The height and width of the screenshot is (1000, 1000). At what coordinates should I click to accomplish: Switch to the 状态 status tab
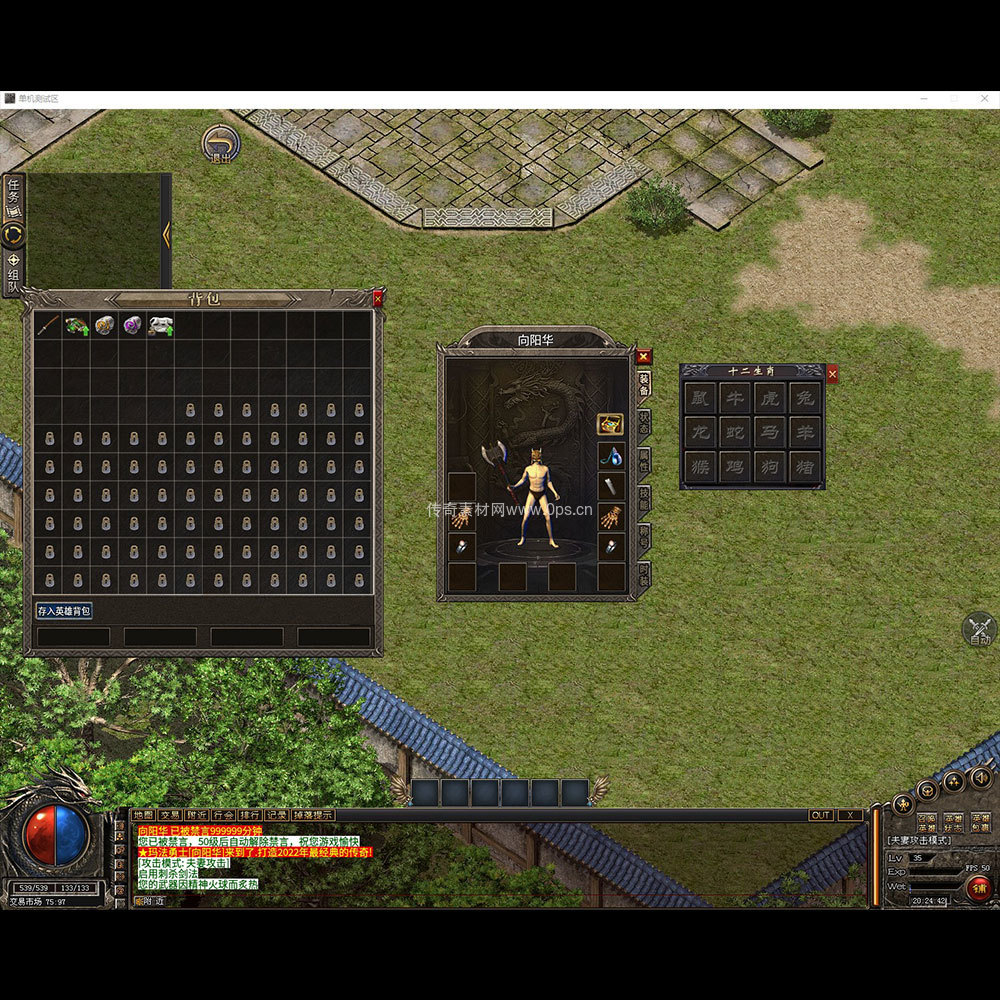coord(644,422)
